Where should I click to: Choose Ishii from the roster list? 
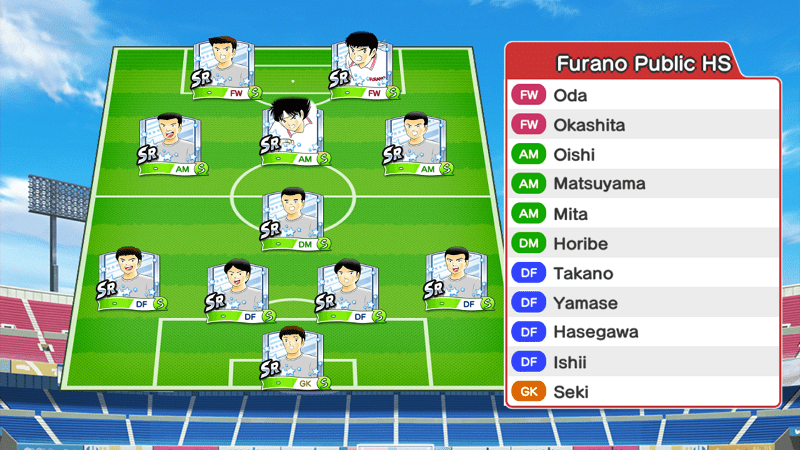pyautogui.click(x=642, y=362)
